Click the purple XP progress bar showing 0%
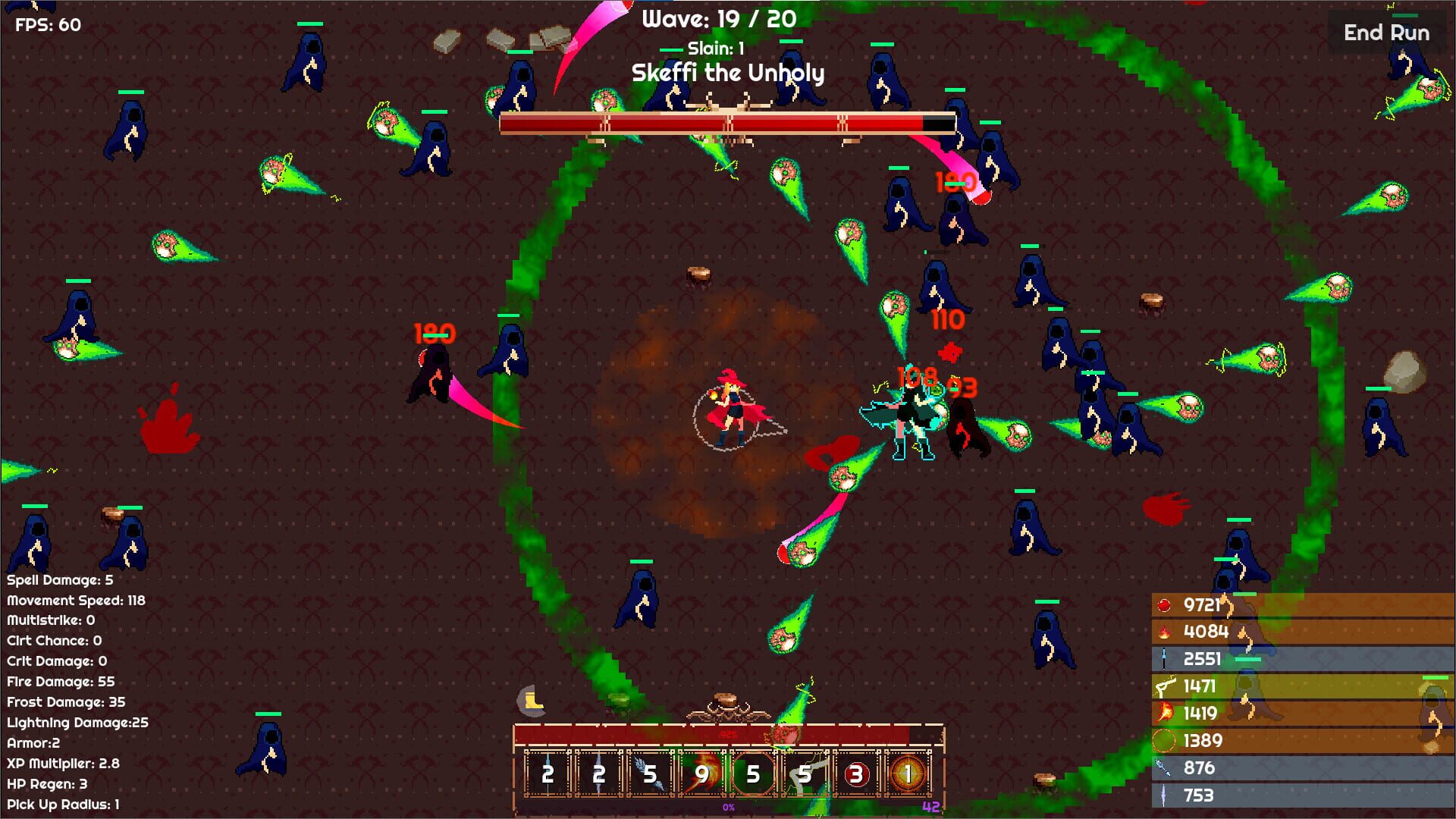The width and height of the screenshot is (1456, 819). [x=726, y=806]
